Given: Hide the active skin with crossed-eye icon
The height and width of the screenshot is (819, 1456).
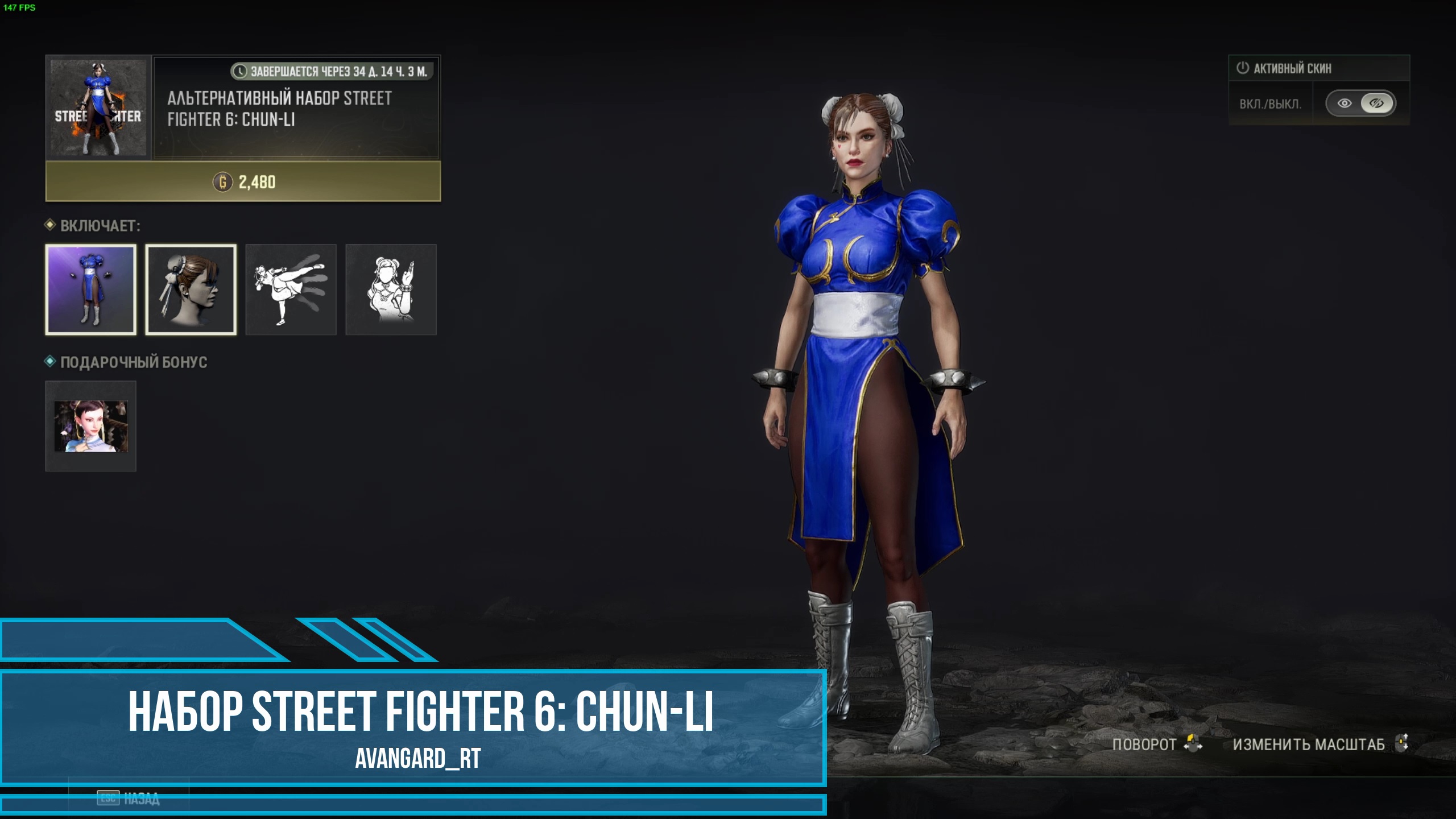Looking at the screenshot, I should point(1376,104).
